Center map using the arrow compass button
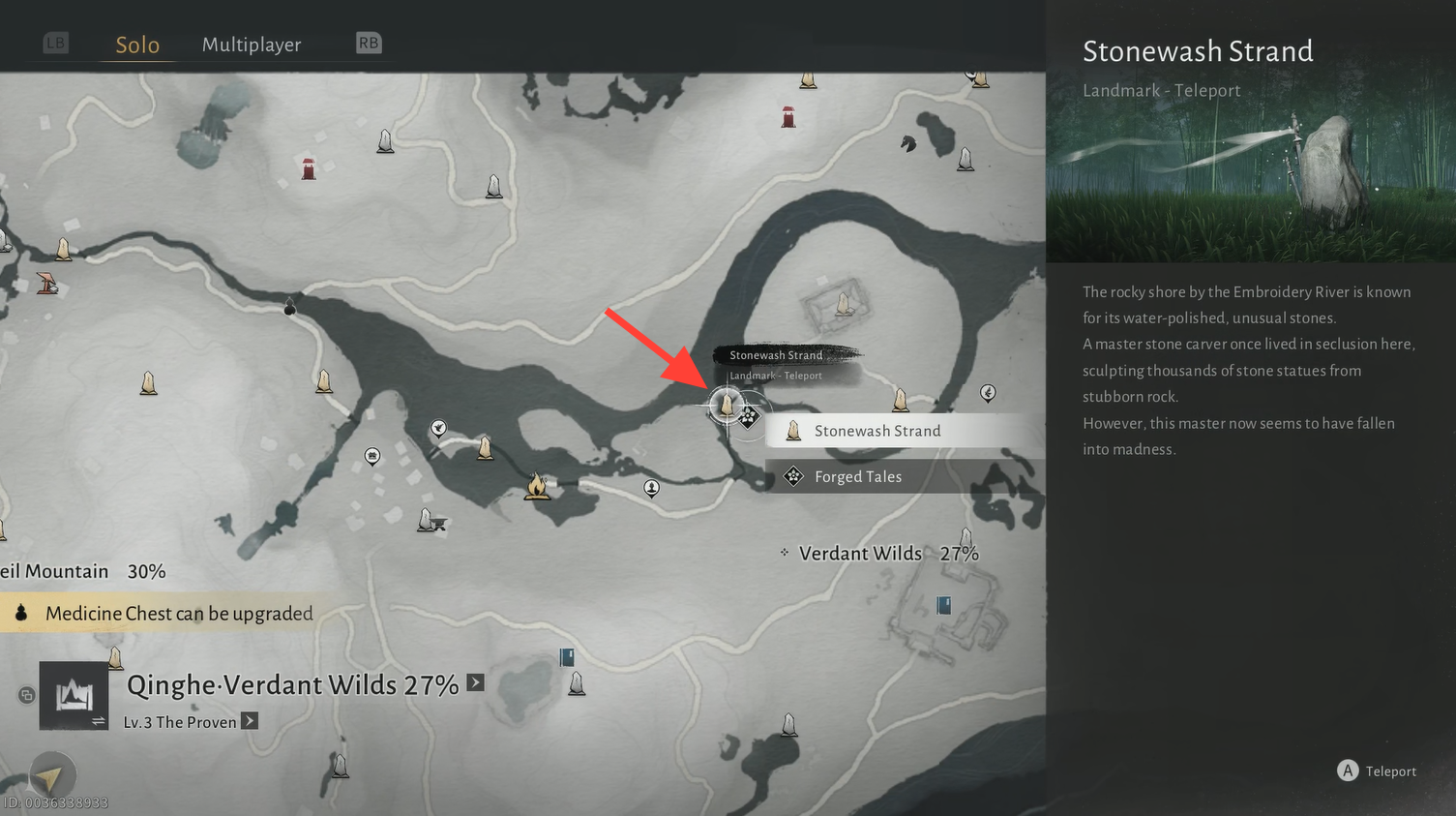Viewport: 1456px width, 816px height. point(51,774)
